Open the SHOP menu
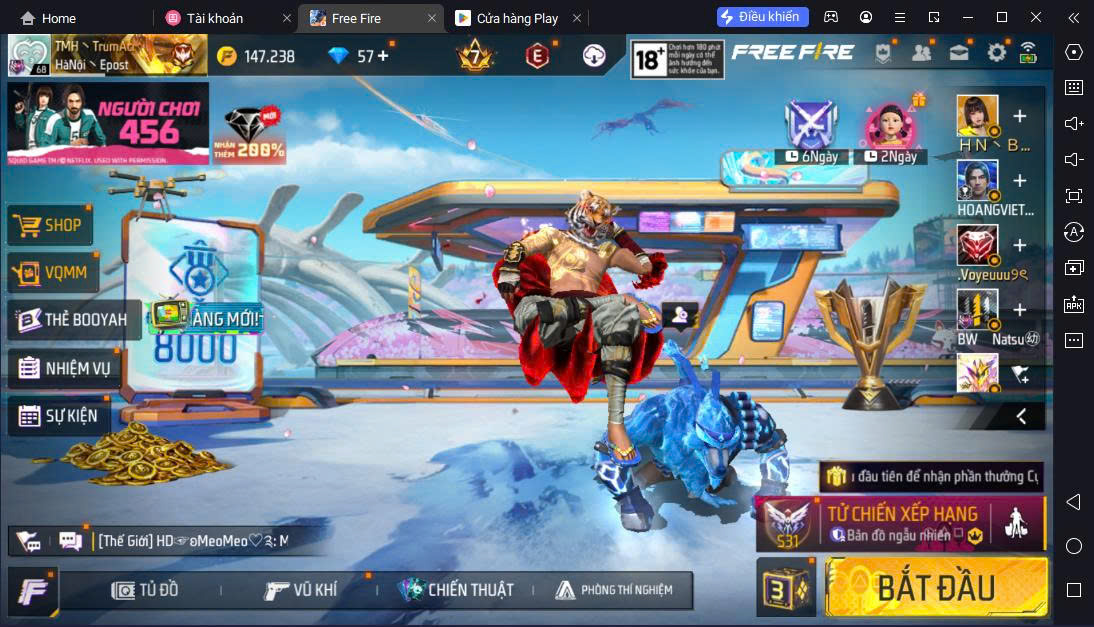The image size is (1094, 627). 51,226
